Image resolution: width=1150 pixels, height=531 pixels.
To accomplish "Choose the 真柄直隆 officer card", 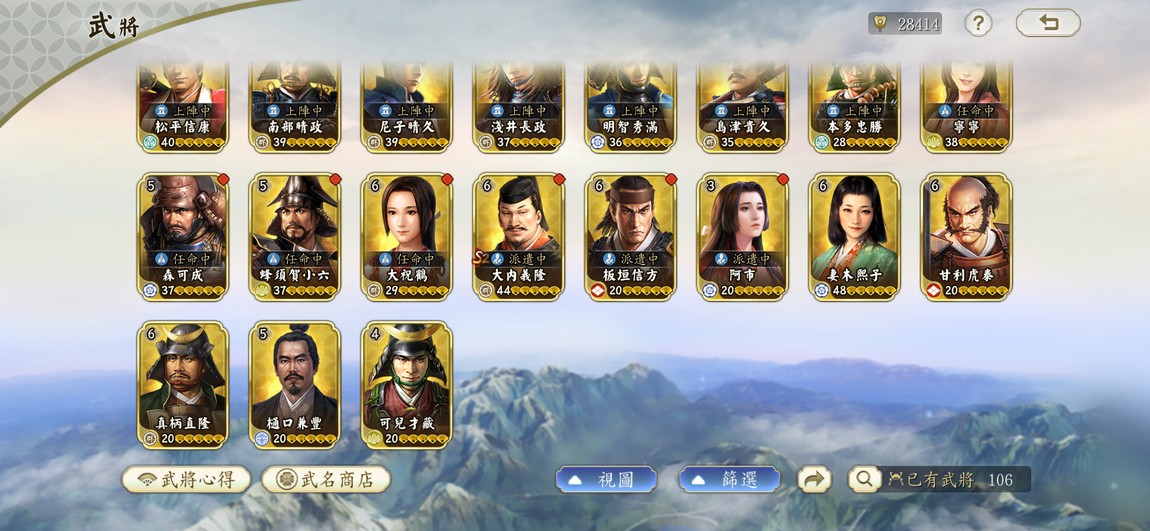I will [x=183, y=384].
